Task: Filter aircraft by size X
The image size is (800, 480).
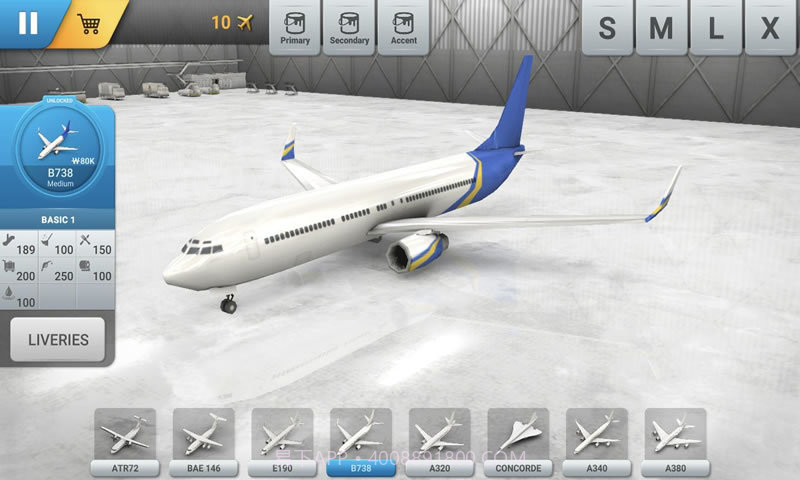Action: [x=769, y=28]
